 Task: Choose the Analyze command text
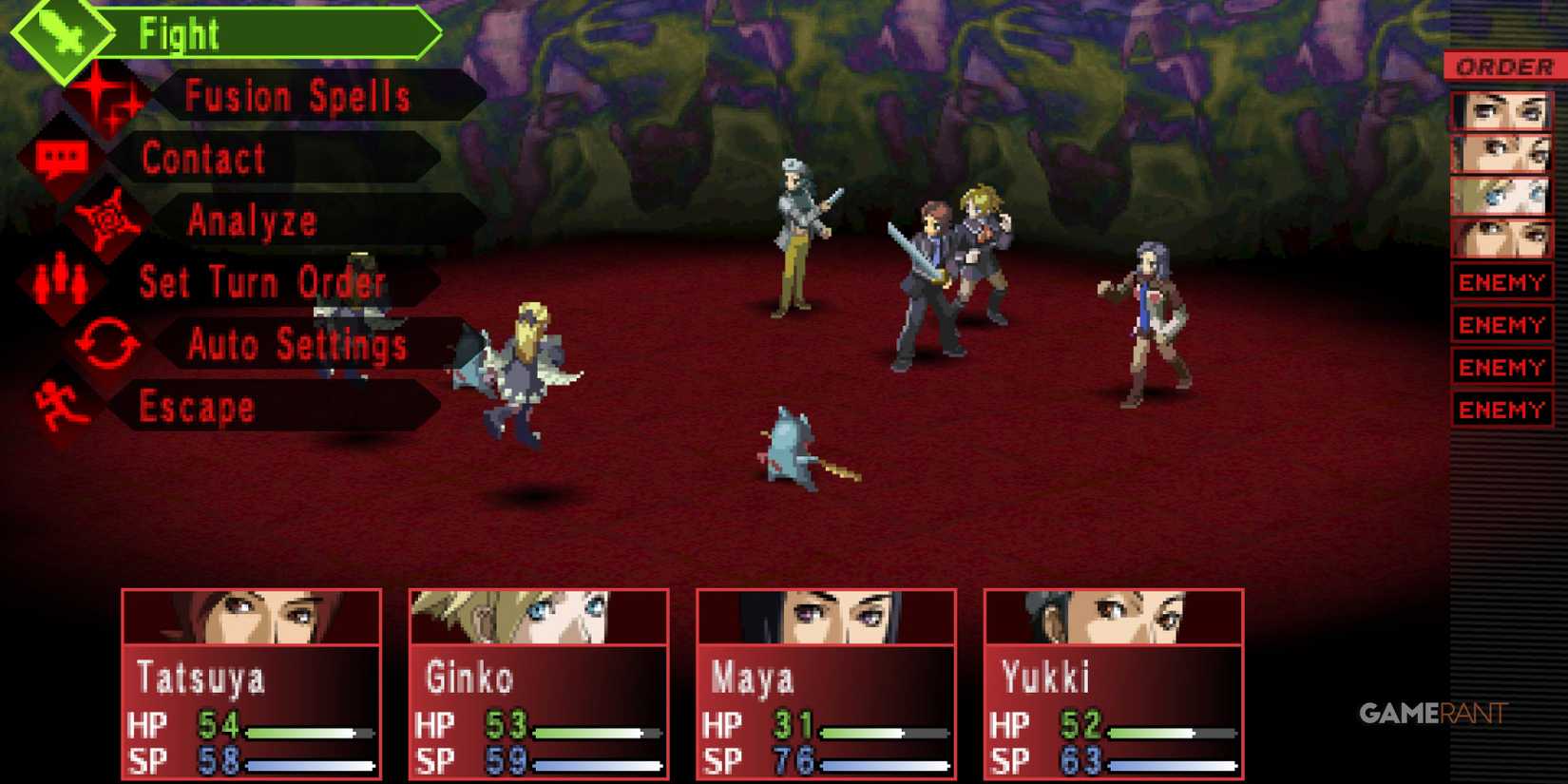pyautogui.click(x=252, y=220)
